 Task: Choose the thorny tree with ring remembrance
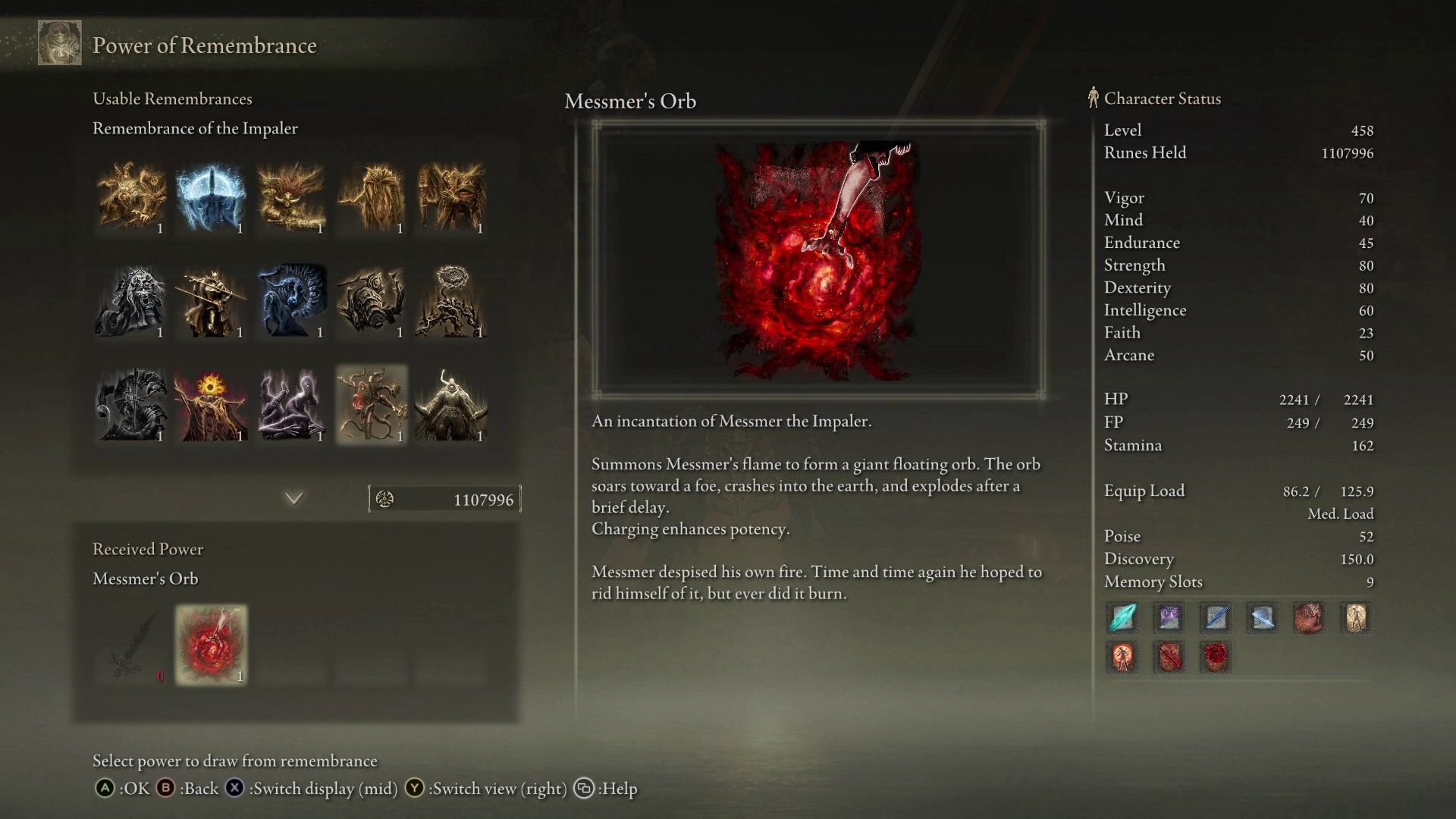[451, 301]
